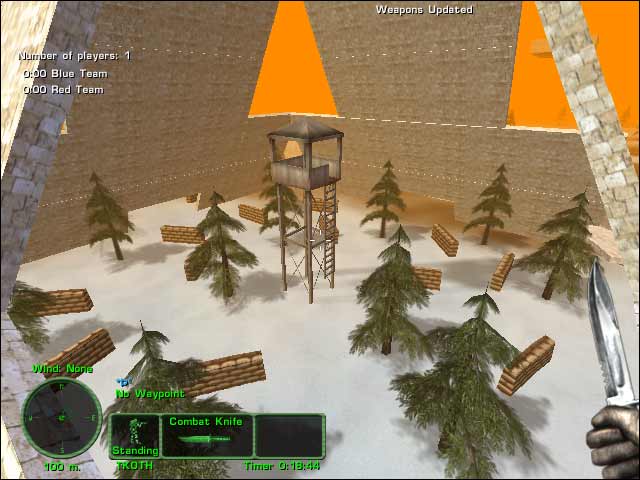The image size is (640, 480).
Task: Select the Combat Knife weapon slot
Action: [x=206, y=435]
